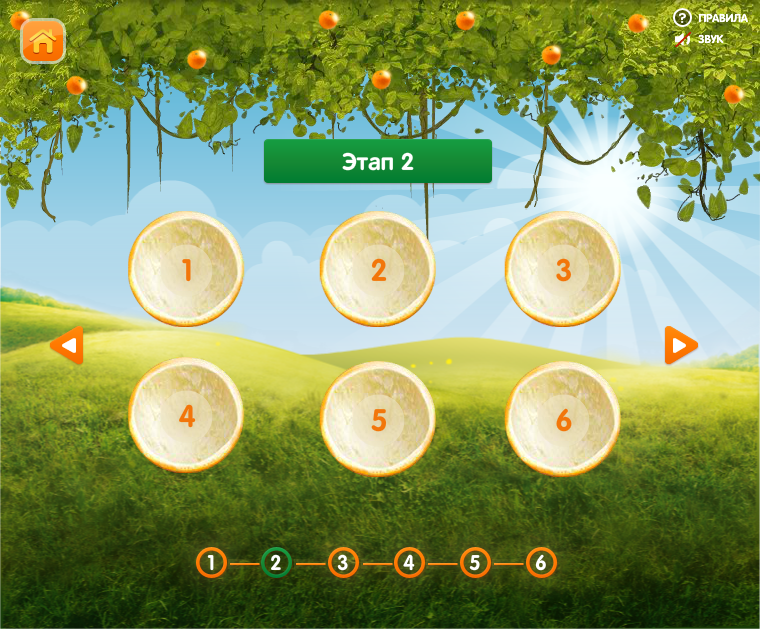Open level 5 orange slice
The image size is (760, 629).
pyautogui.click(x=378, y=418)
